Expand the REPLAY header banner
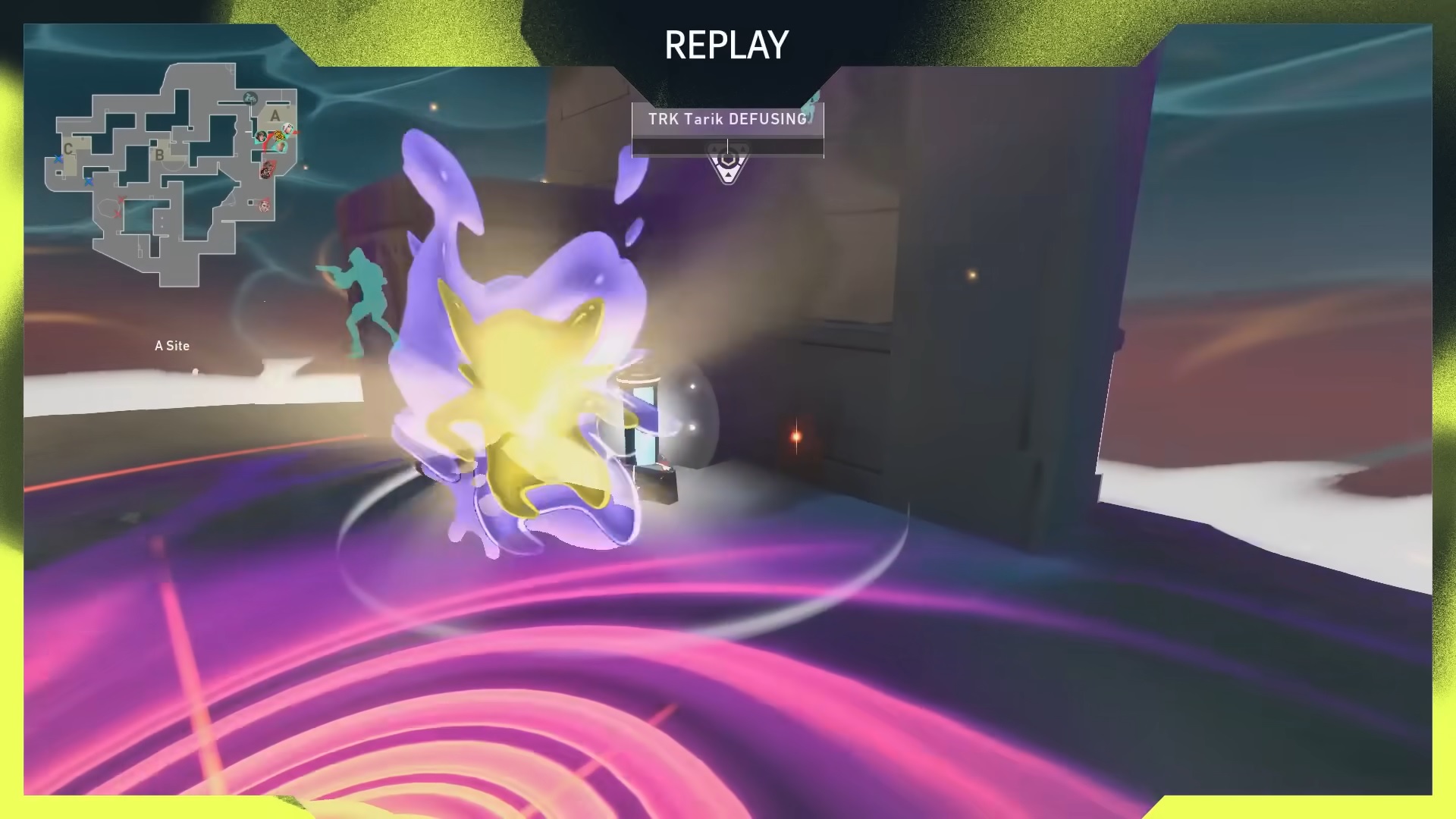Viewport: 1456px width, 819px height. [x=726, y=44]
